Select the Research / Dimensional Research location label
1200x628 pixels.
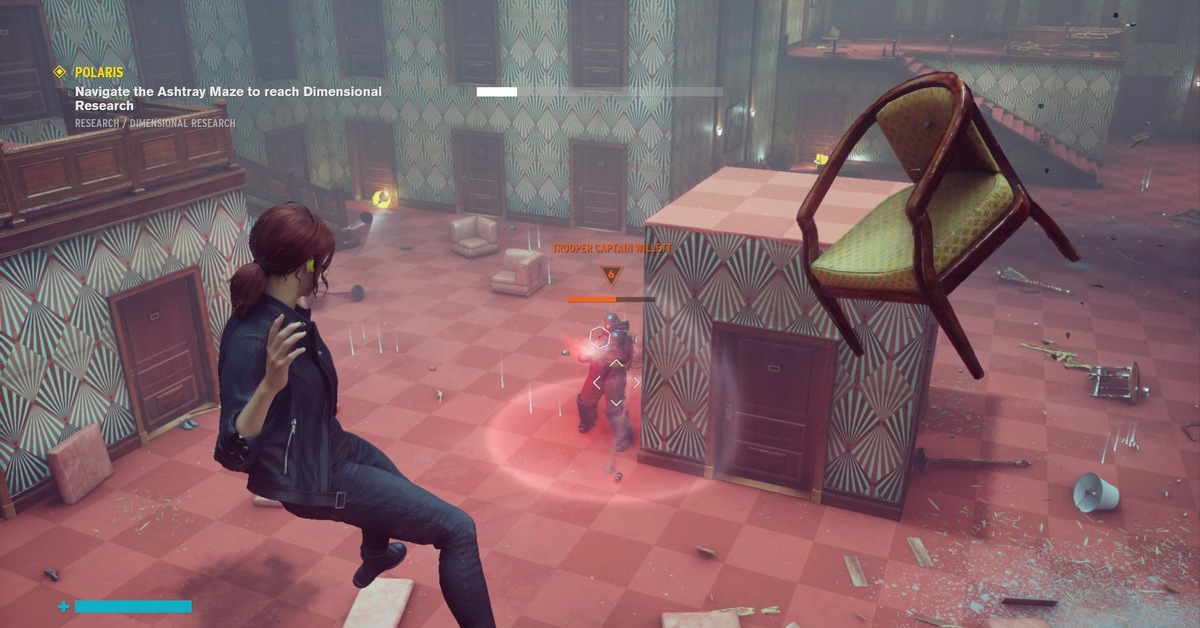coord(155,124)
